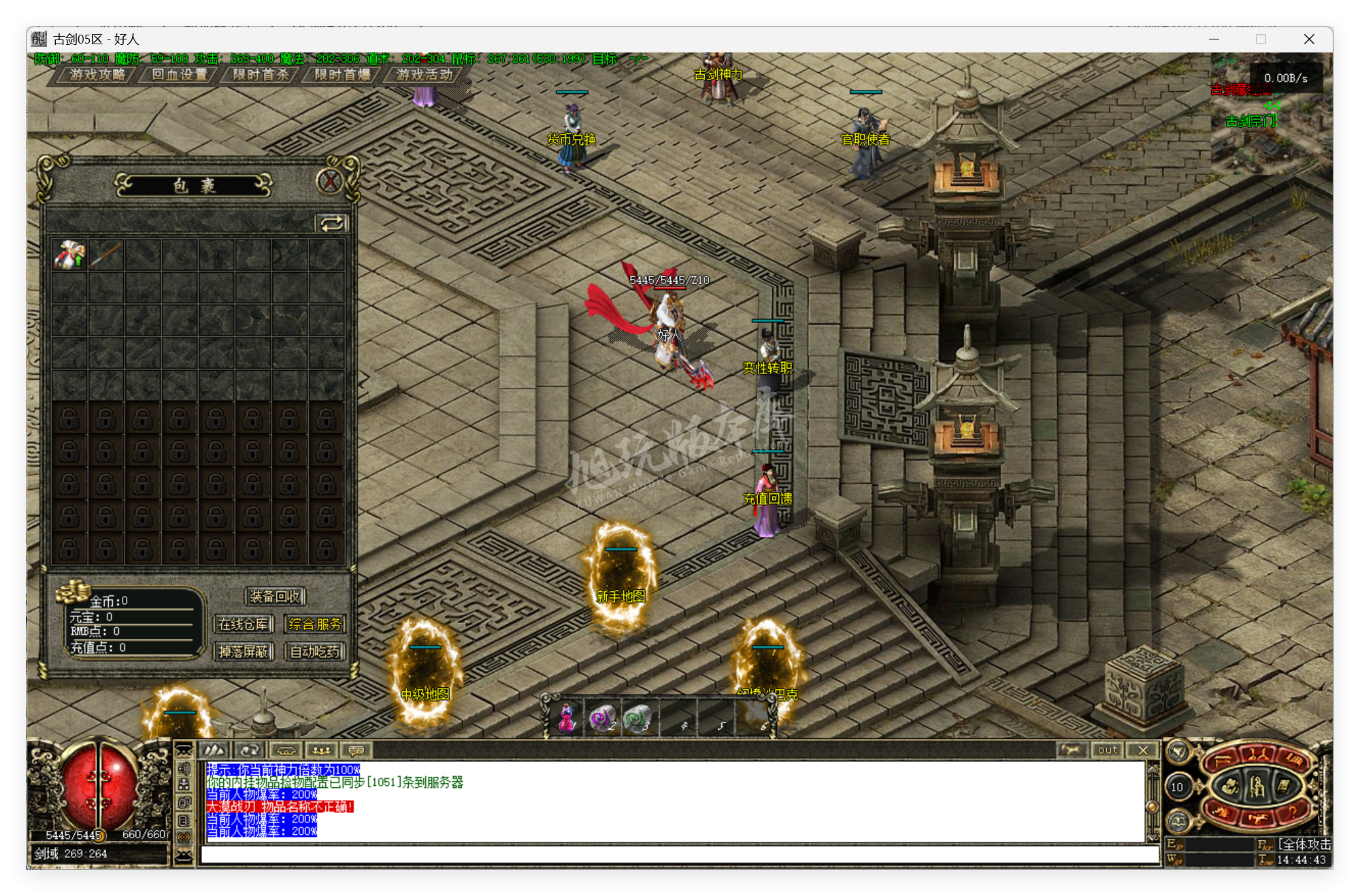Open the trade icon on the chat toolbar
Screen dimensions: 1360x896
(286, 751)
